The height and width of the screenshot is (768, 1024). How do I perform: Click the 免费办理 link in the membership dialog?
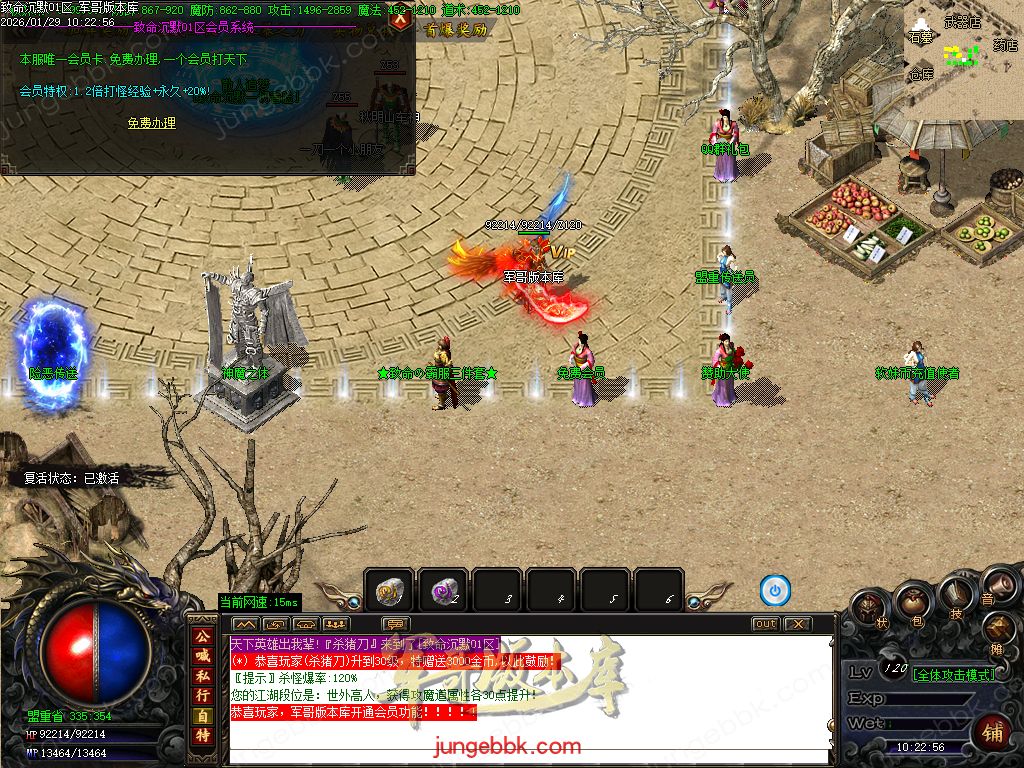point(152,123)
